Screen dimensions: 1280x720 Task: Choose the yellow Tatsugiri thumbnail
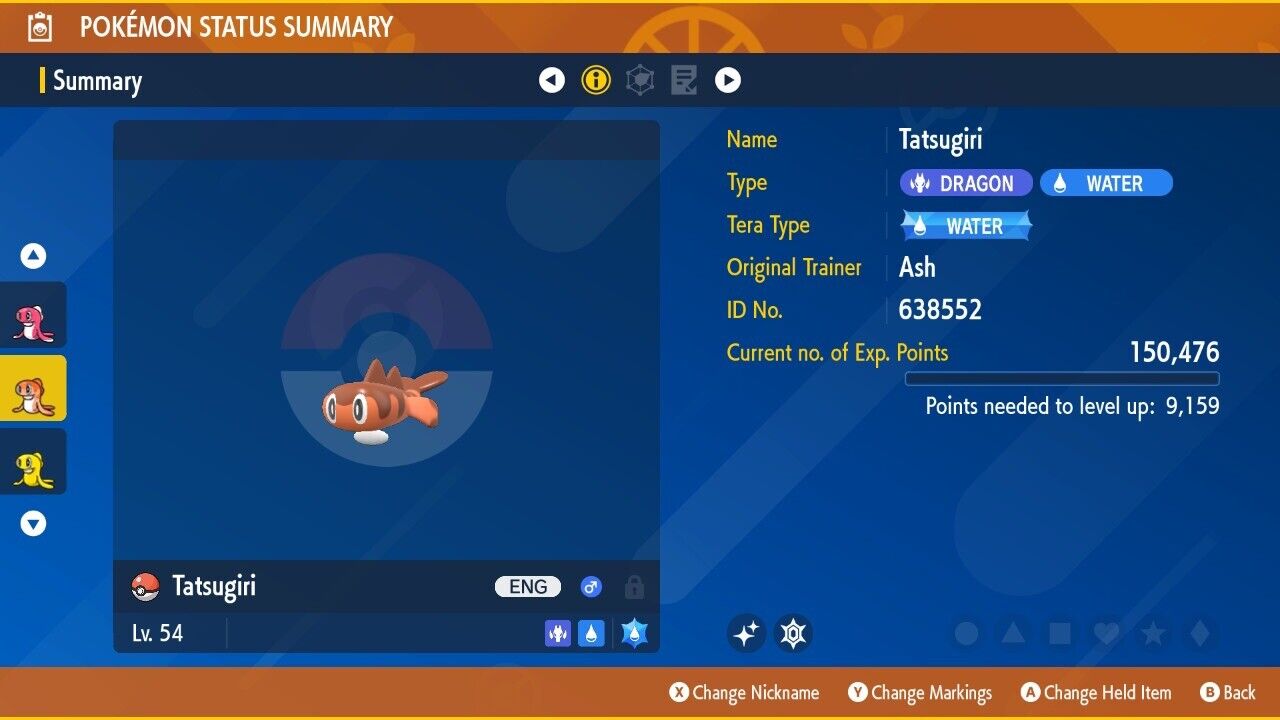pos(33,461)
